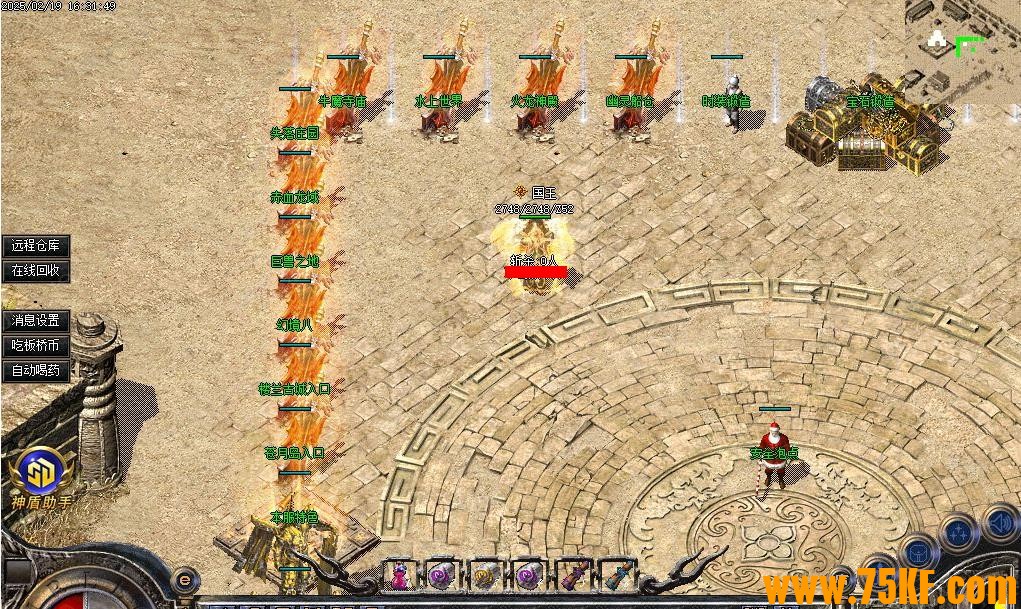This screenshot has width=1021, height=609.
Task: Open the 神盾助手 shield assistant
Action: (x=40, y=475)
